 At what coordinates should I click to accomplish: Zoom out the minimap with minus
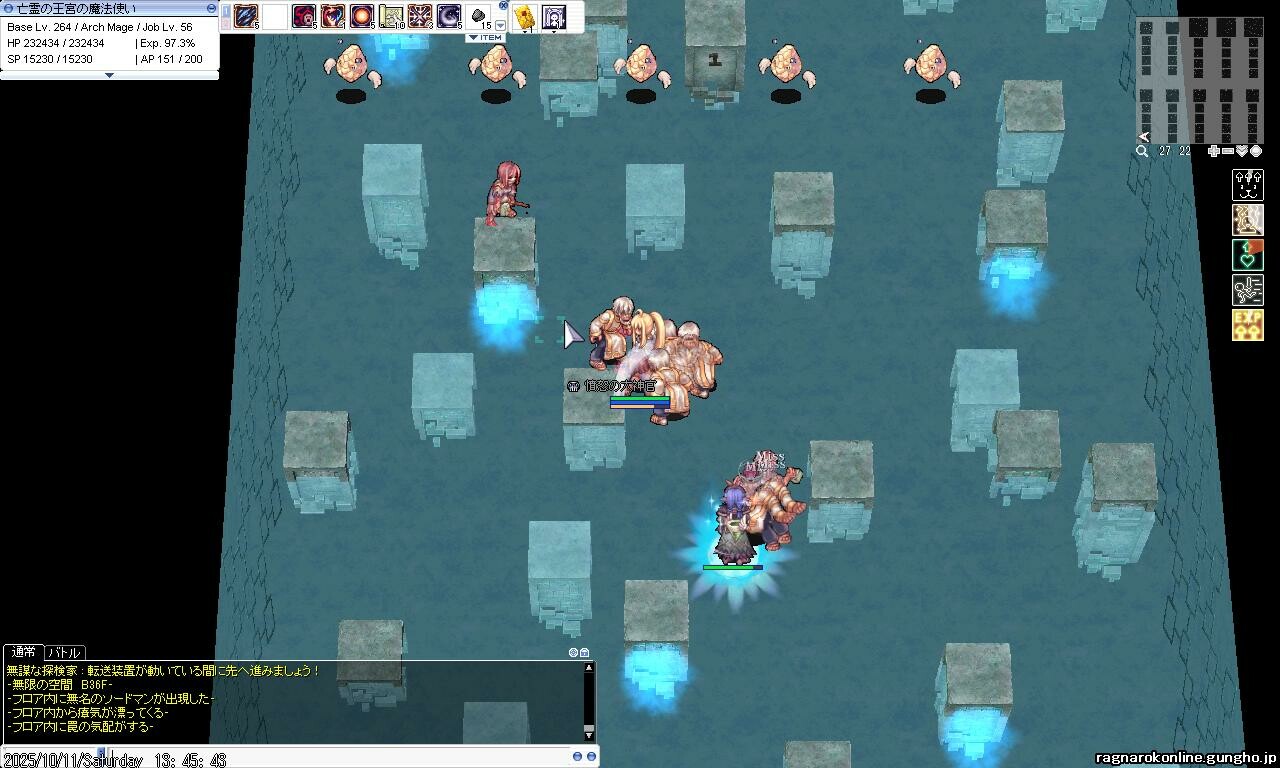pos(1227,151)
